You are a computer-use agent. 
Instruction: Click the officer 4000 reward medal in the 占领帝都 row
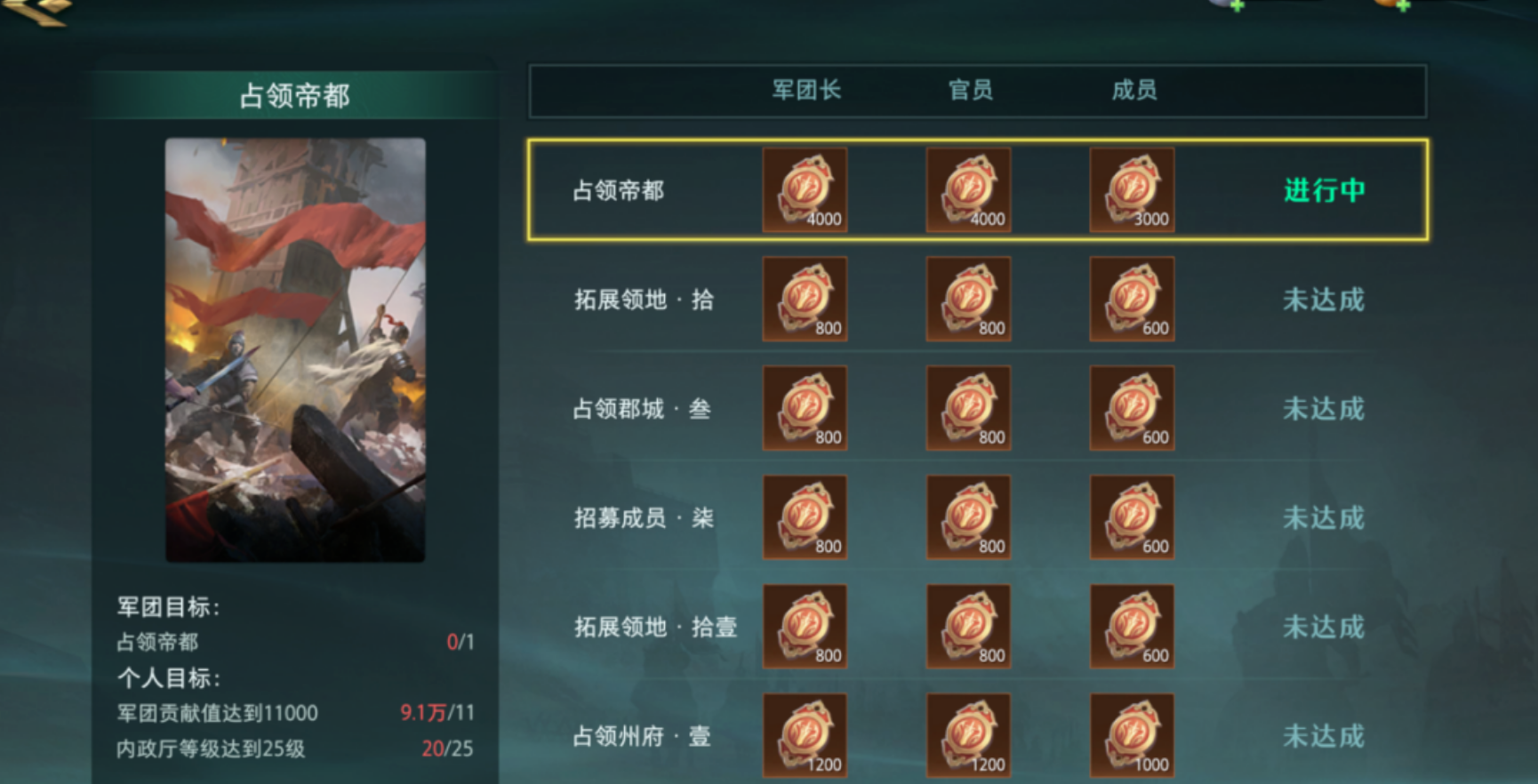click(x=968, y=189)
